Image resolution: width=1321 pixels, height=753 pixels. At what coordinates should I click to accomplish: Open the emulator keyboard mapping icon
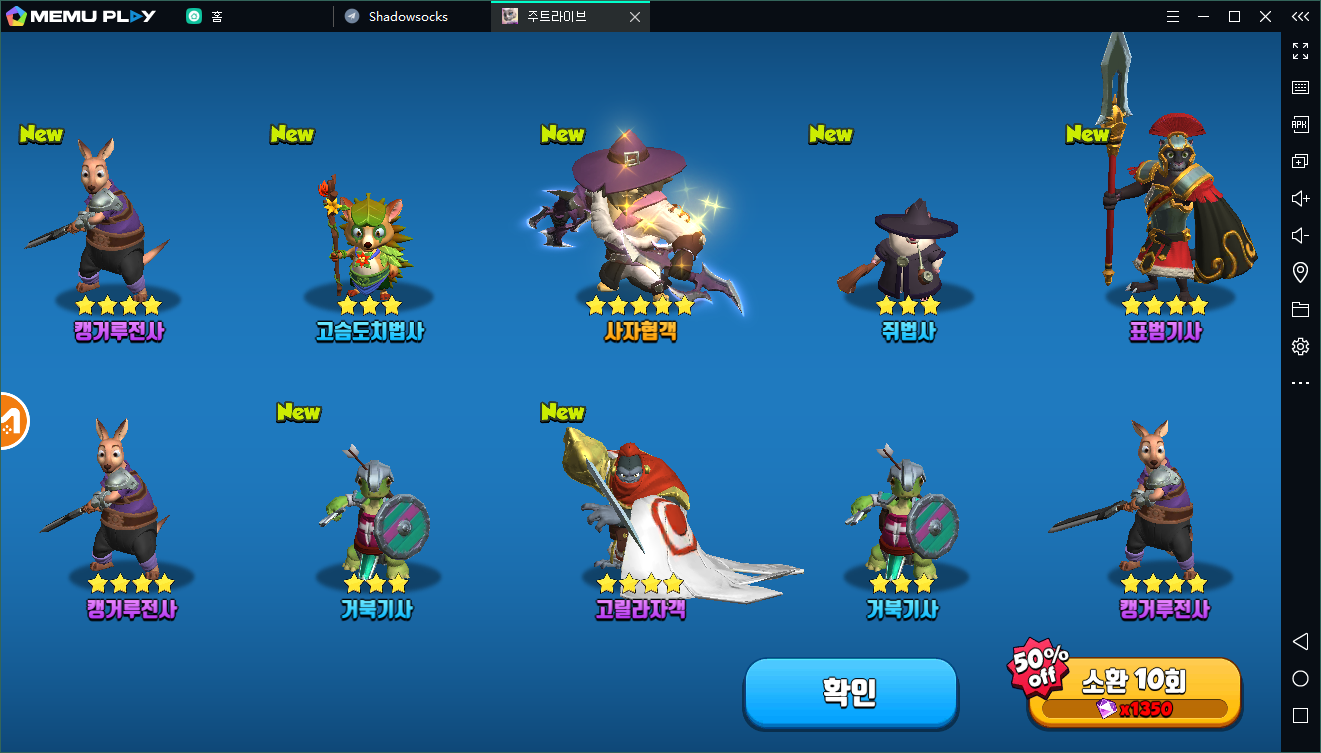click(x=1300, y=87)
